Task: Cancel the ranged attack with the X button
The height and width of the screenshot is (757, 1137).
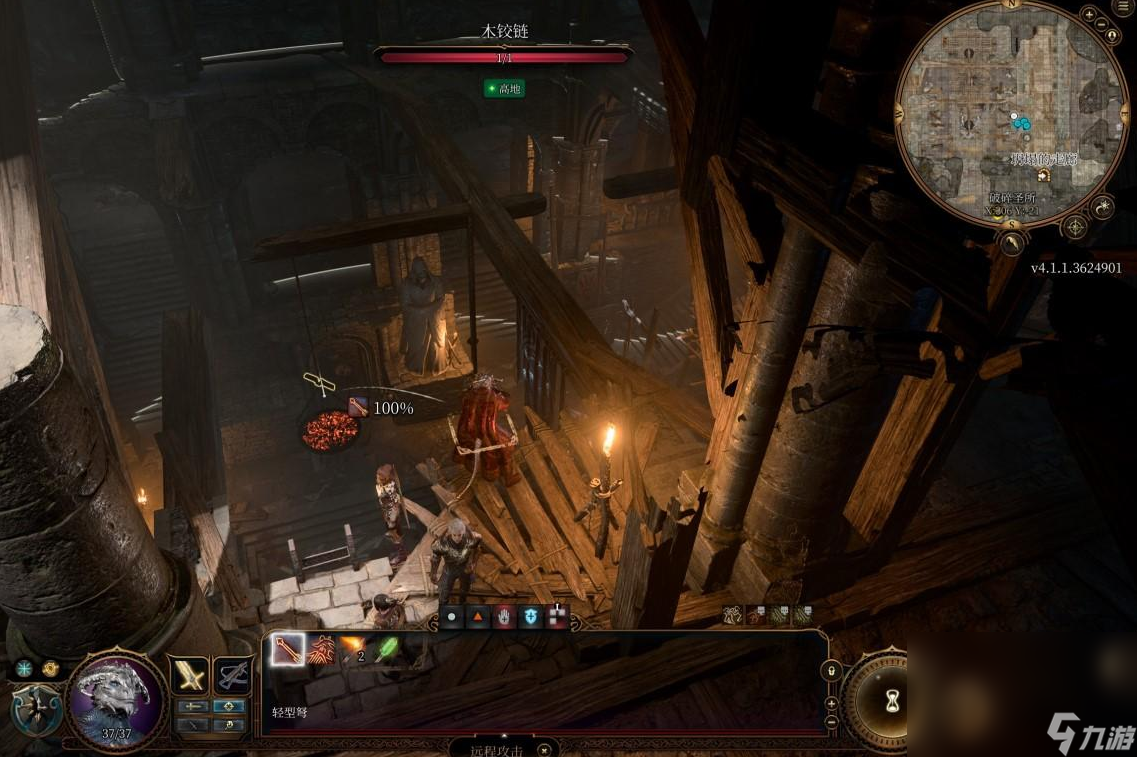Action: [544, 748]
